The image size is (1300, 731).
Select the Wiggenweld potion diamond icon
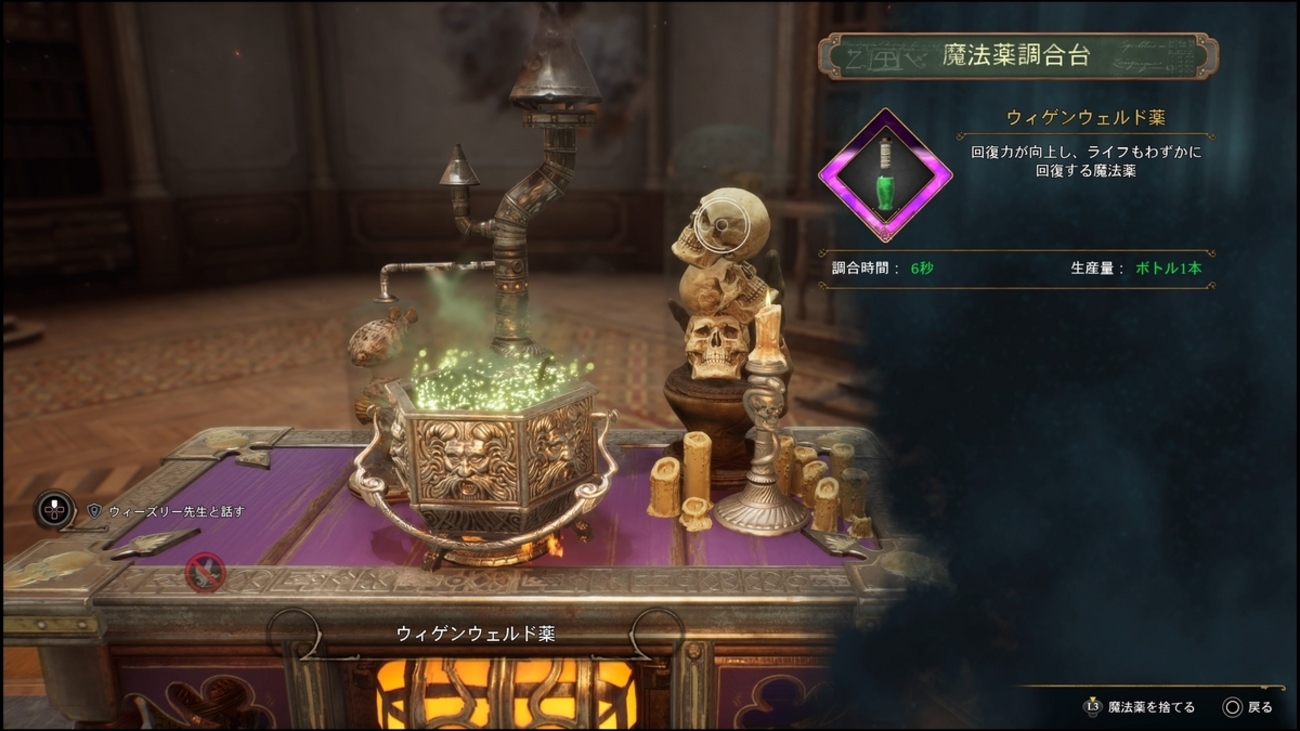tap(885, 175)
